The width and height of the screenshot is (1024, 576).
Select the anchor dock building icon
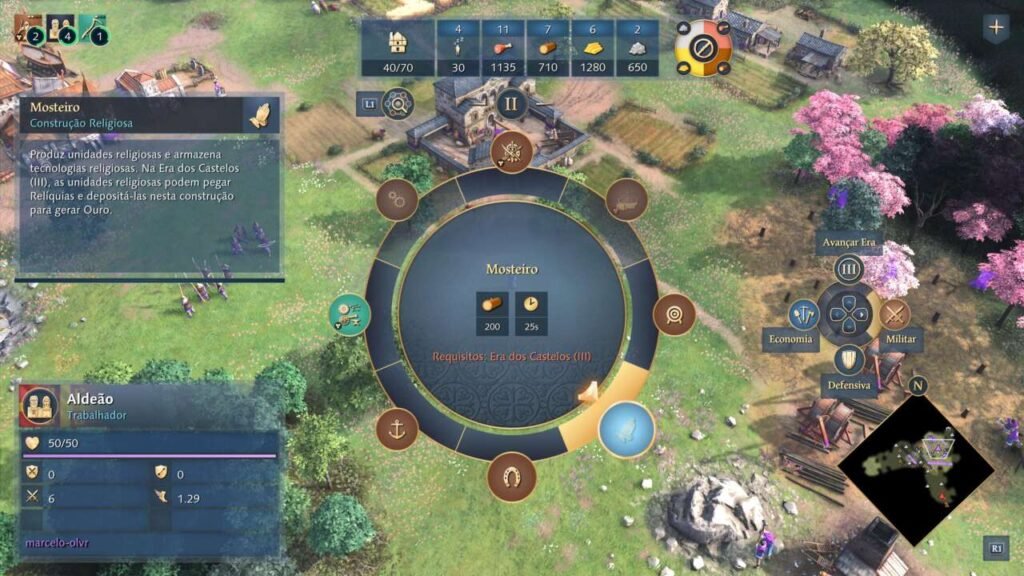pyautogui.click(x=397, y=429)
